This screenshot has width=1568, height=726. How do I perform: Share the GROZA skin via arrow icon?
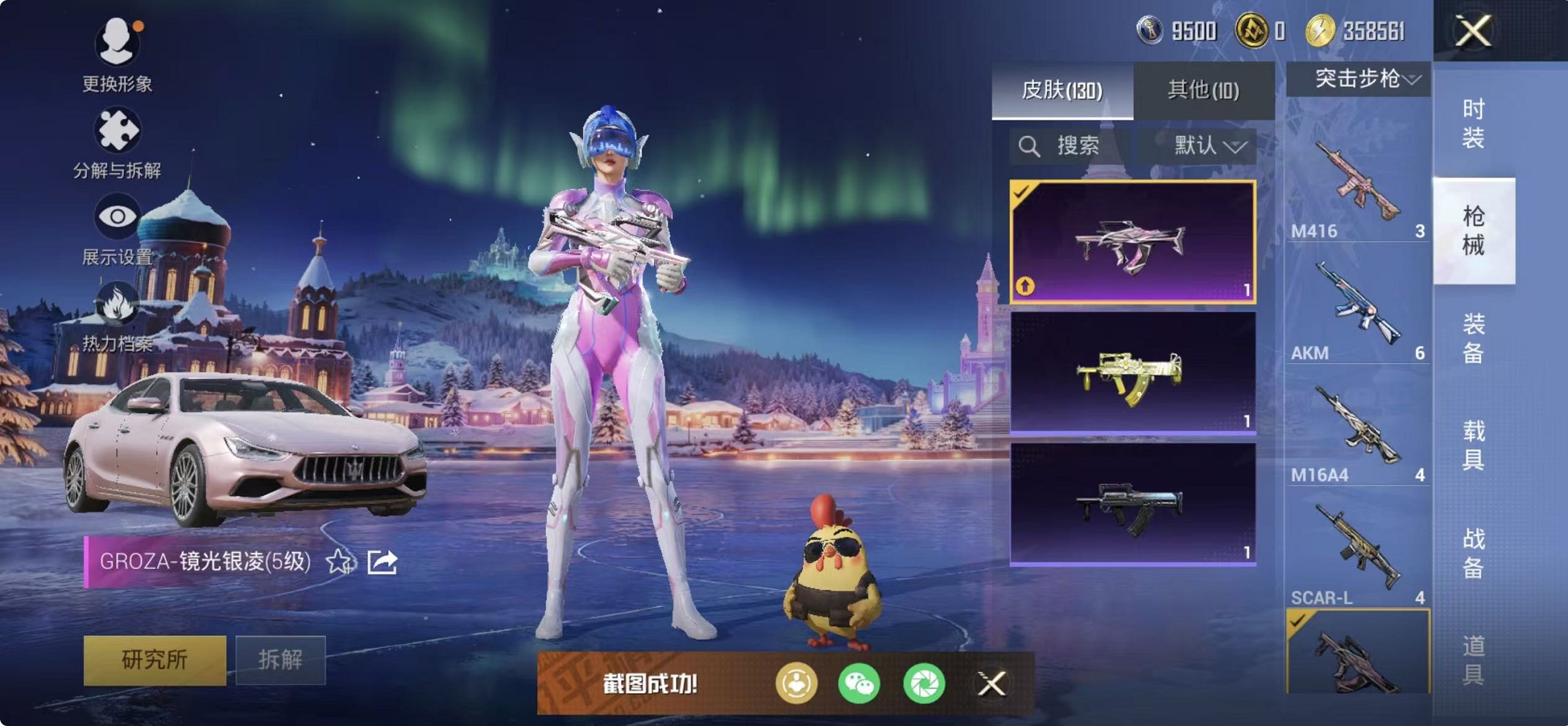(x=382, y=562)
